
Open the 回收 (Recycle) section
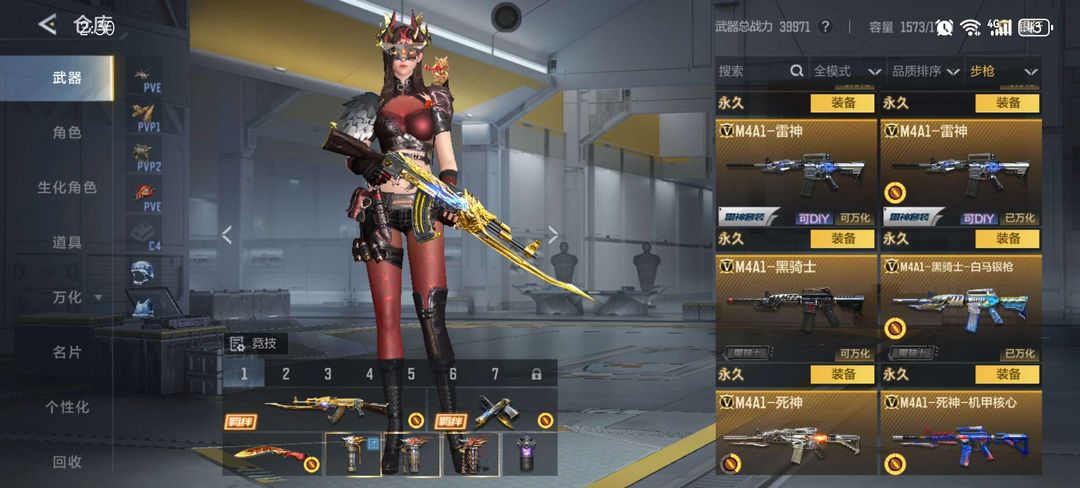(x=67, y=462)
